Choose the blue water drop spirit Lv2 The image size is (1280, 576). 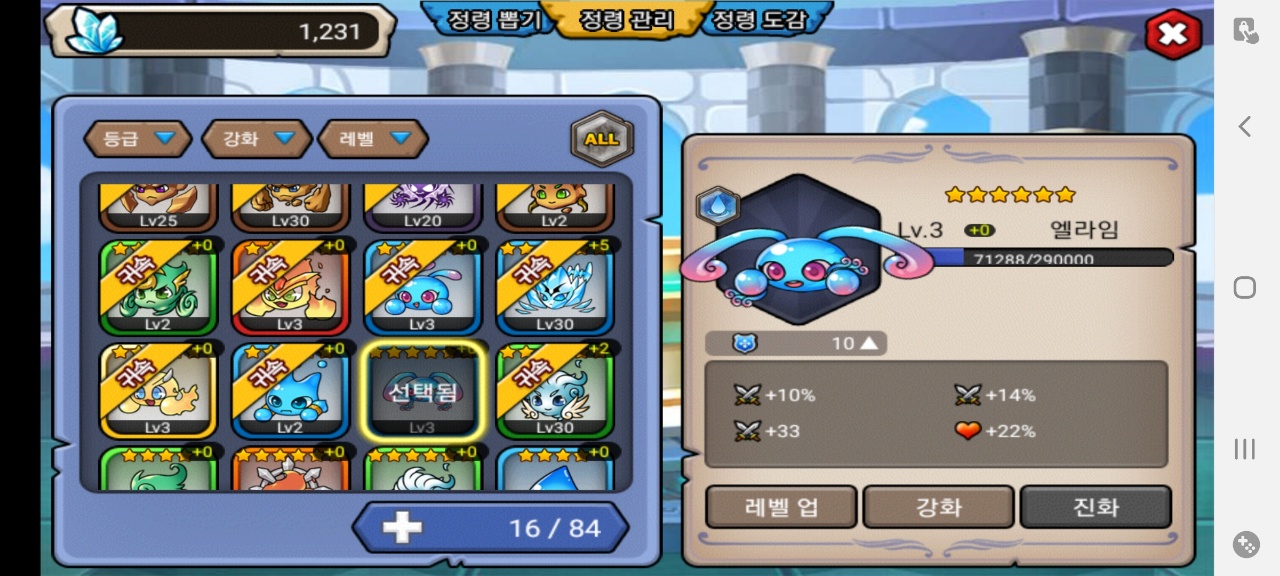point(290,391)
